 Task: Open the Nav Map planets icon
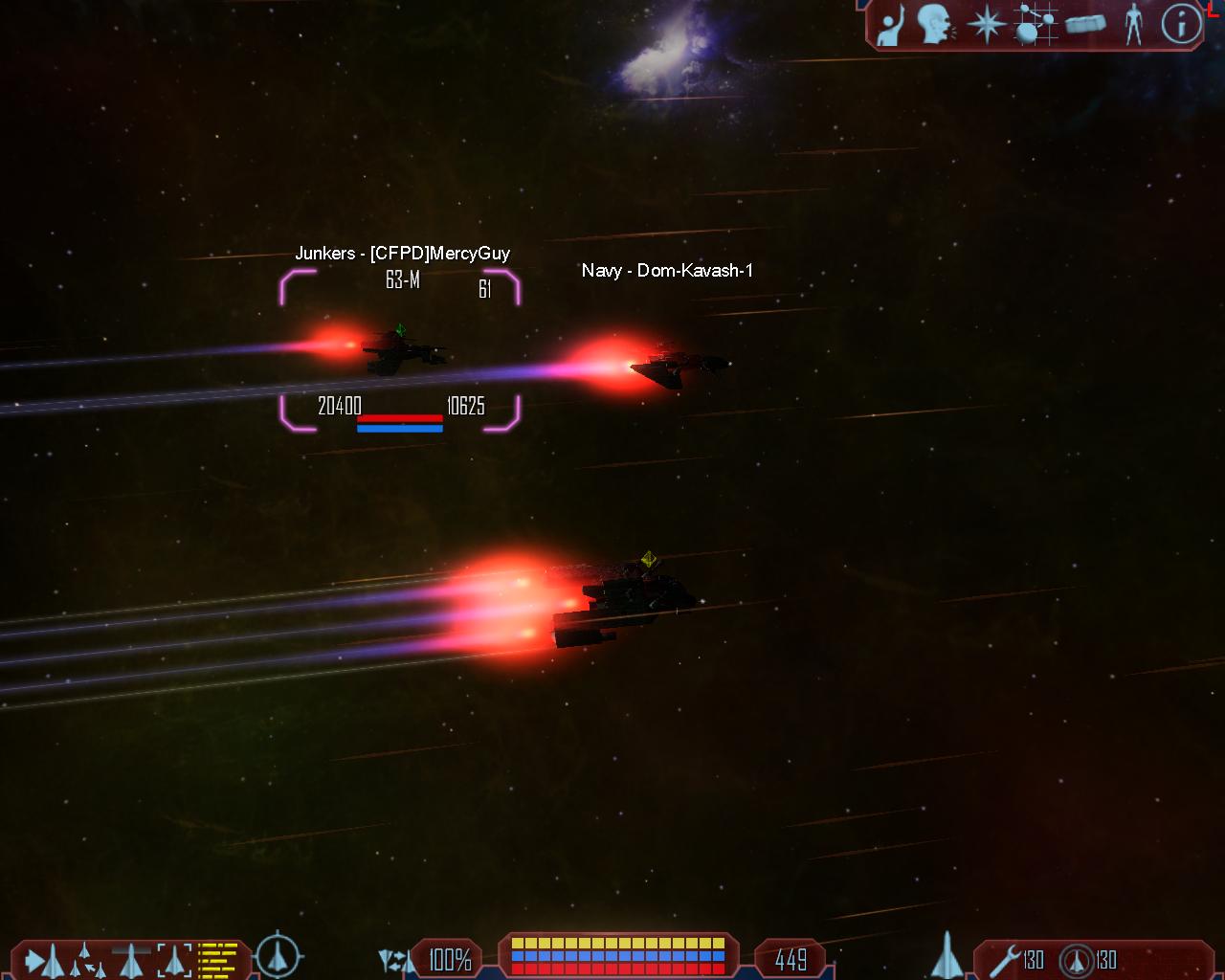pos(1035,25)
